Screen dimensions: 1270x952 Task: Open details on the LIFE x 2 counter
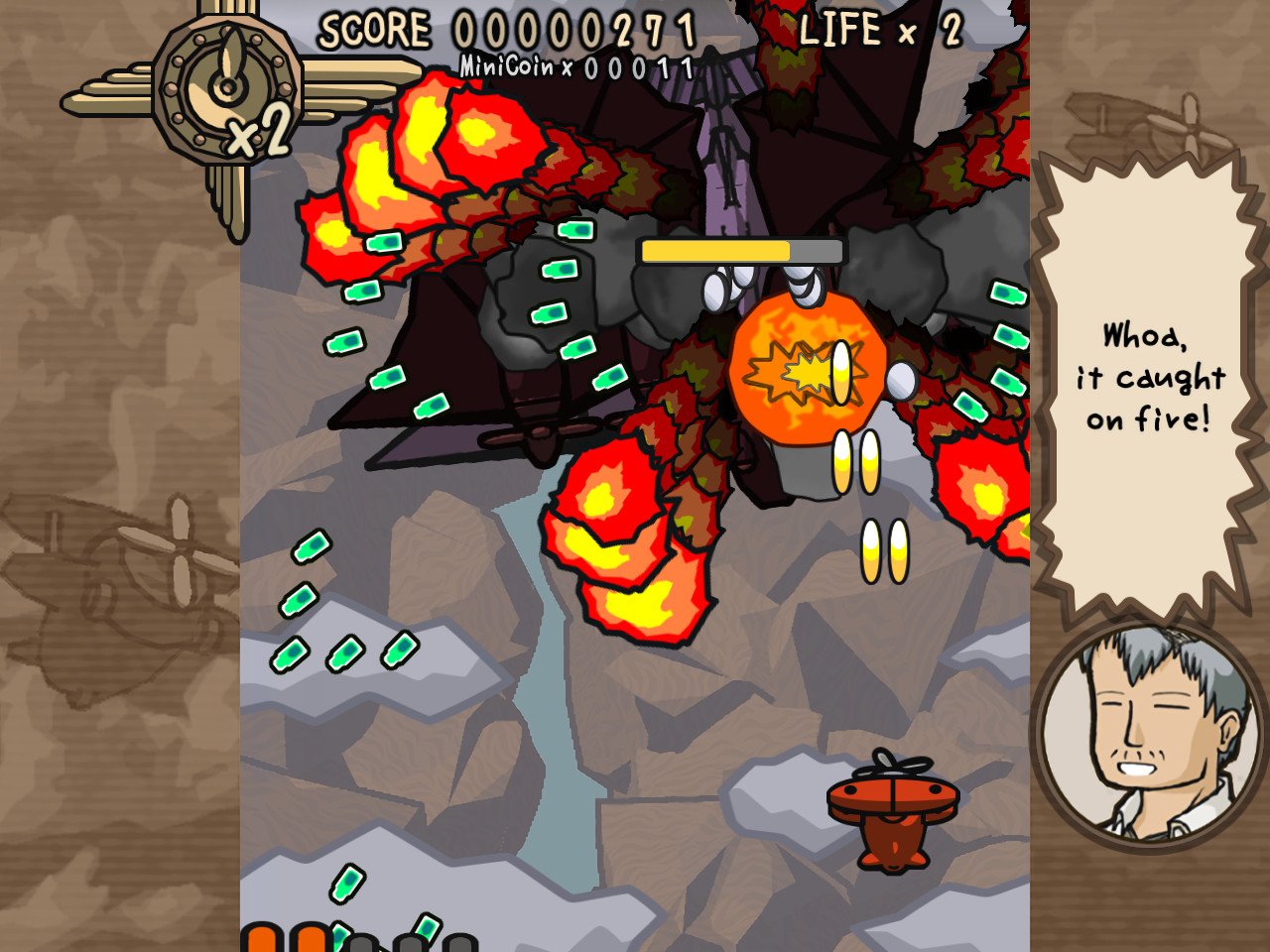[x=877, y=29]
